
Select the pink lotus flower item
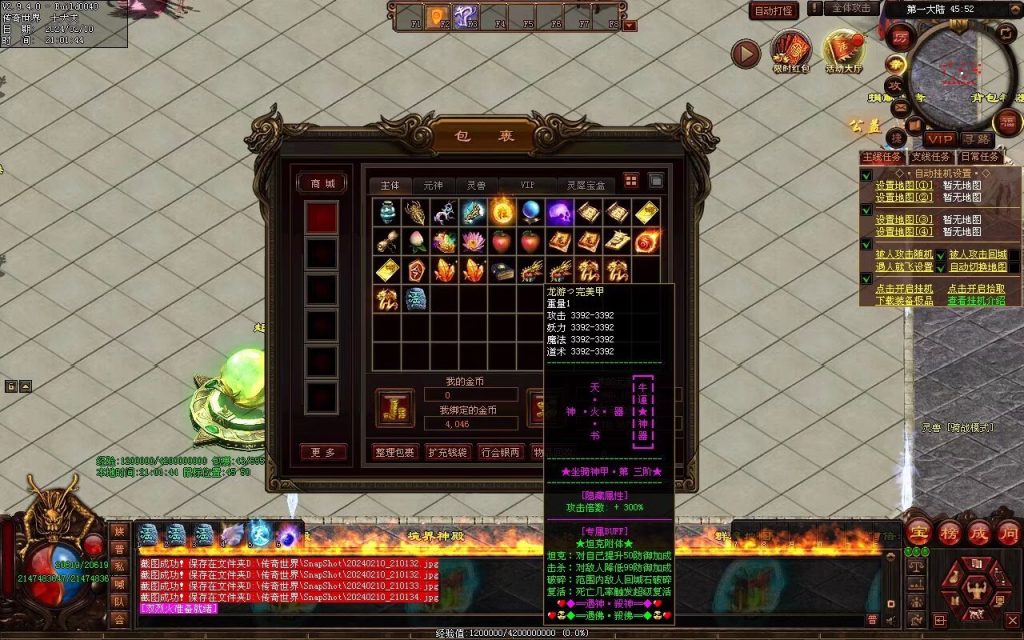pyautogui.click(x=443, y=241)
